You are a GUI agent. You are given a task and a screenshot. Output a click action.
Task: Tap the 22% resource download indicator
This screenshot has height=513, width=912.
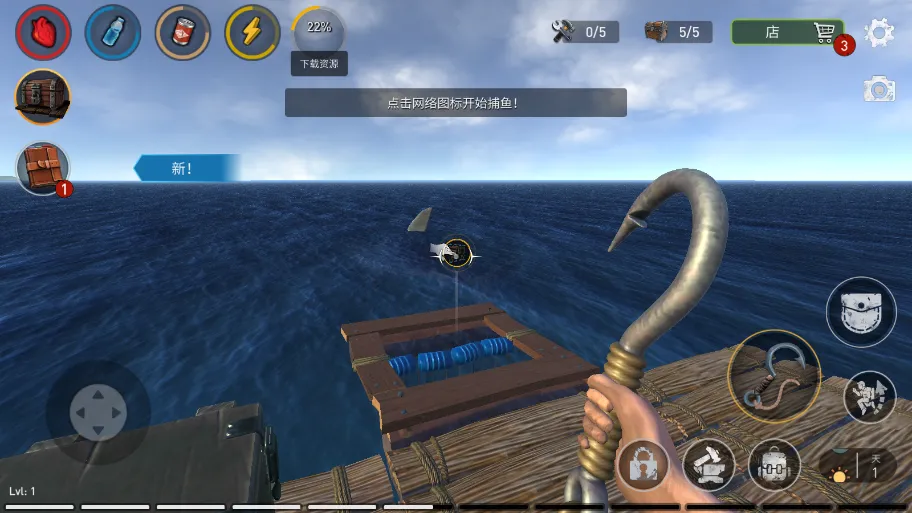[319, 30]
